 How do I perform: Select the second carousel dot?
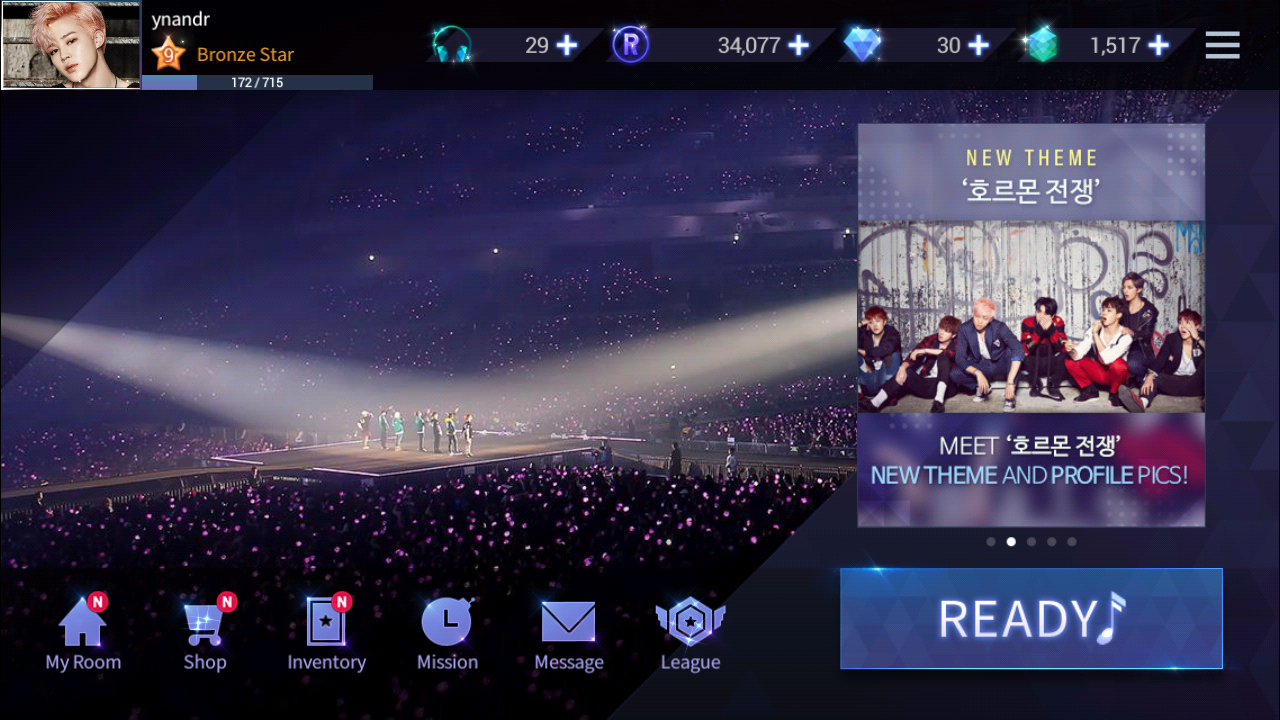1011,541
